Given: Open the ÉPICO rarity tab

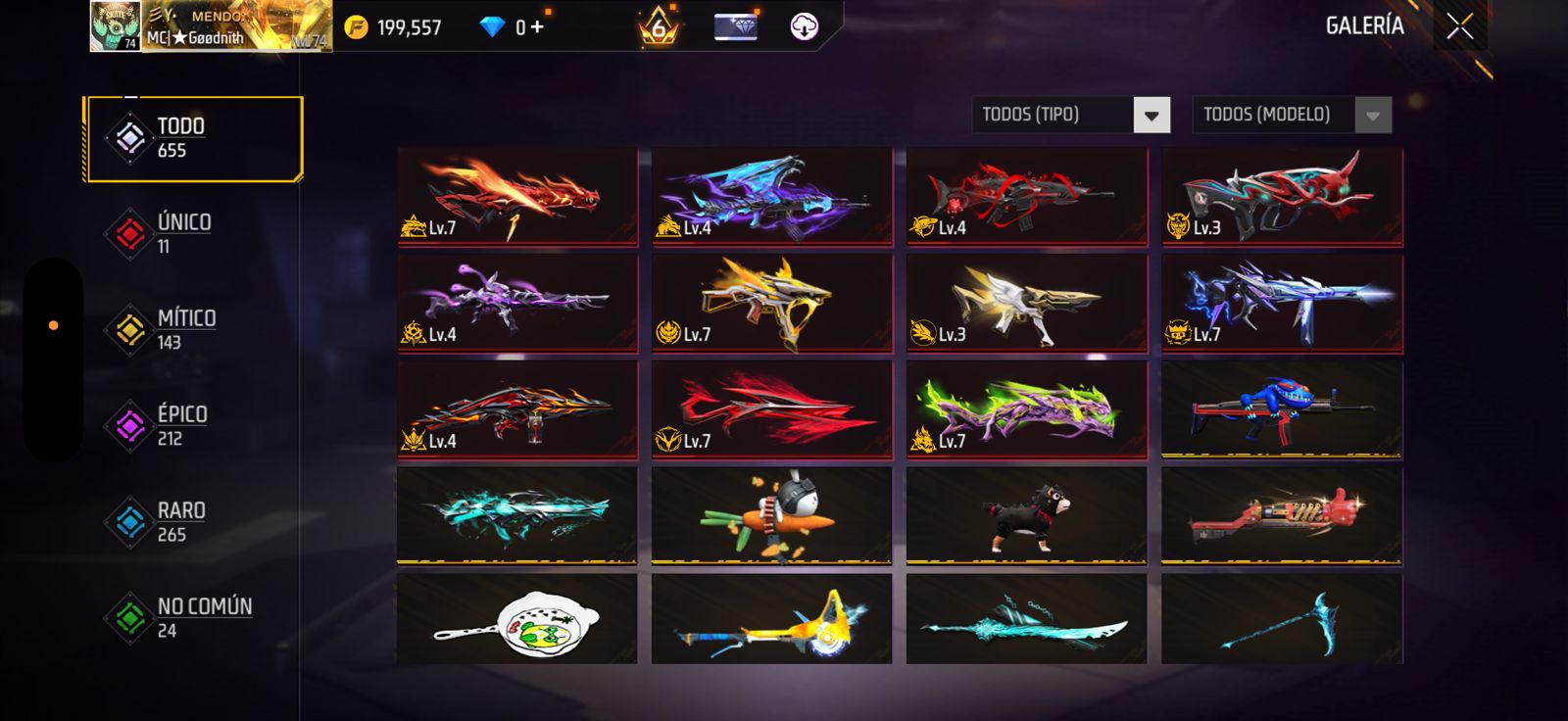Looking at the screenshot, I should (181, 425).
